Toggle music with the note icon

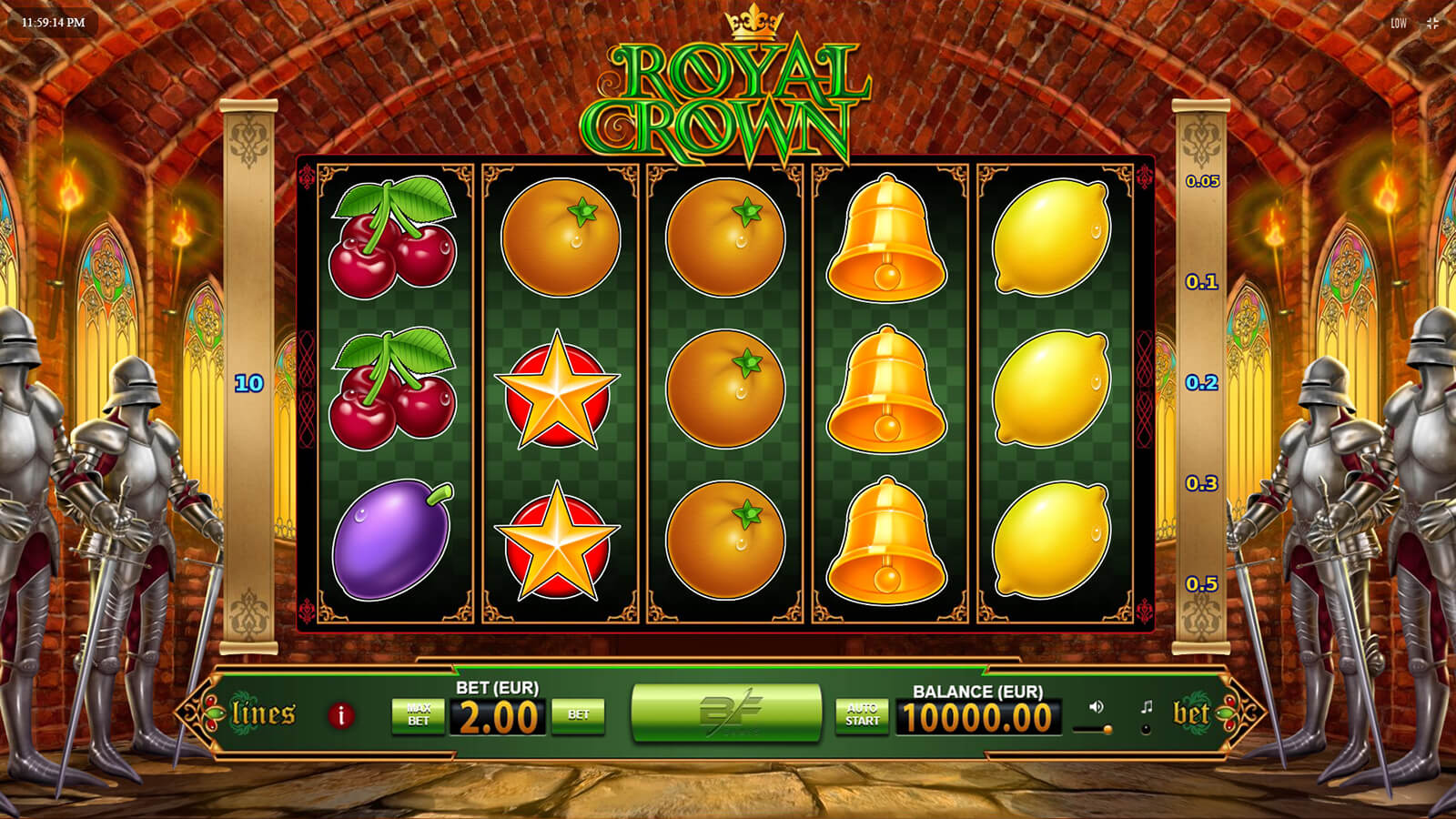coord(1147,707)
